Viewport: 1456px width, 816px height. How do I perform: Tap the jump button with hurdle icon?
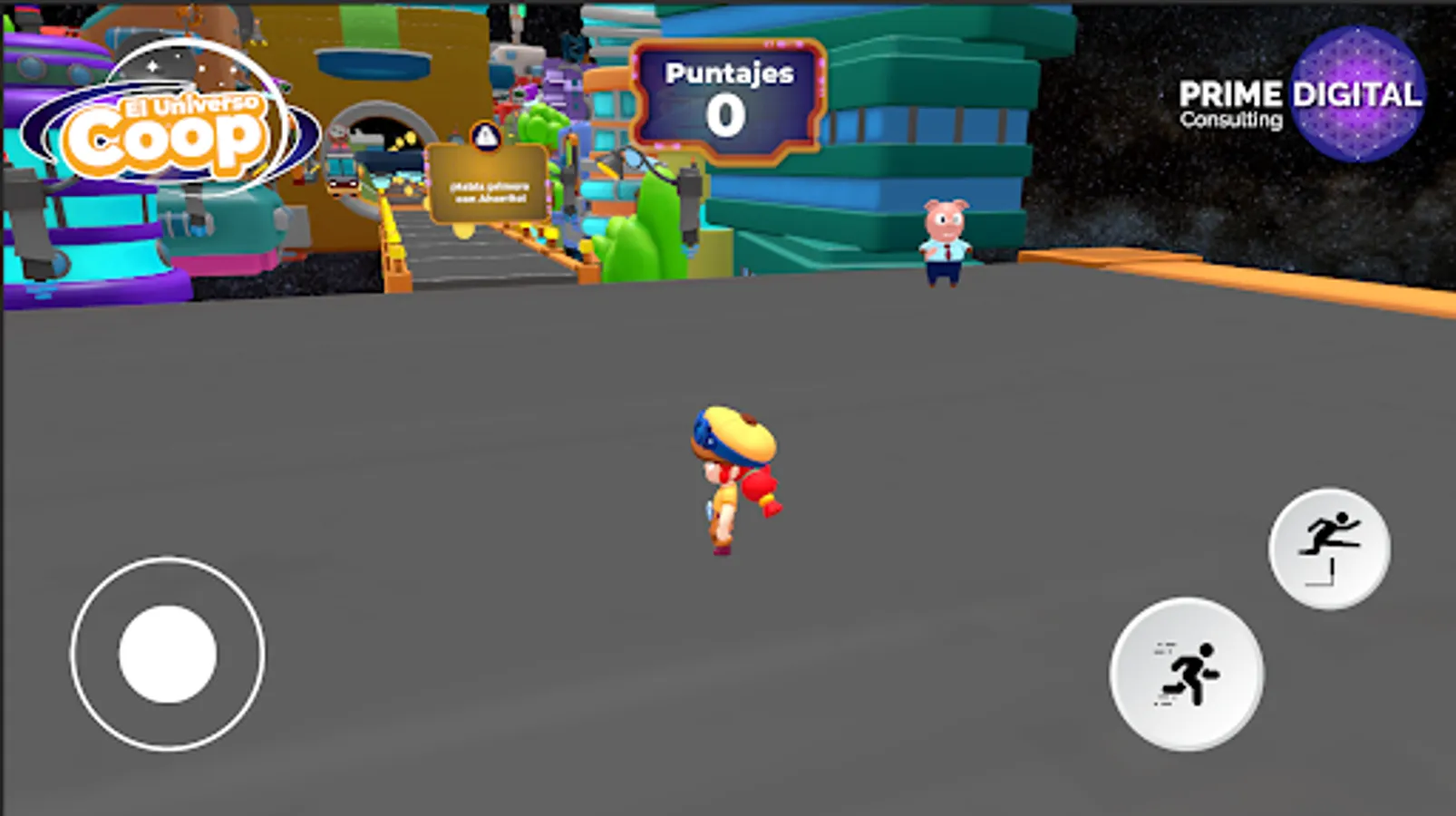(1329, 546)
